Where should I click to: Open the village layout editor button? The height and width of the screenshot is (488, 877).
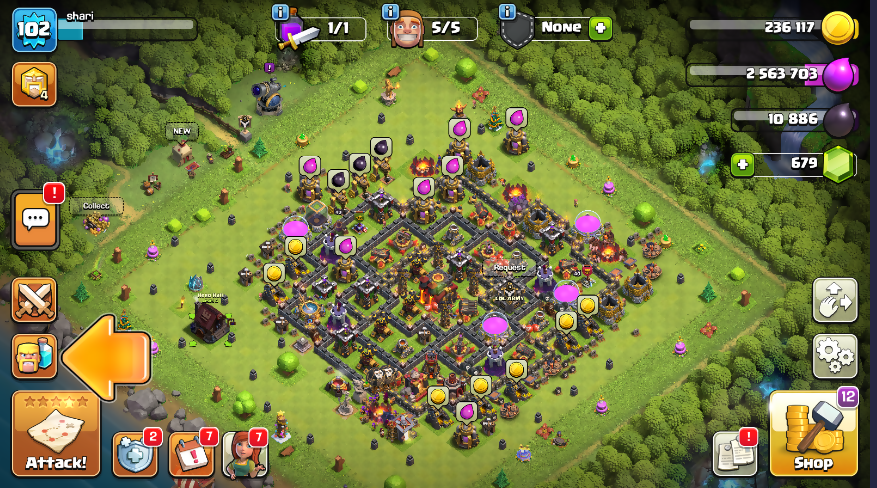click(834, 300)
